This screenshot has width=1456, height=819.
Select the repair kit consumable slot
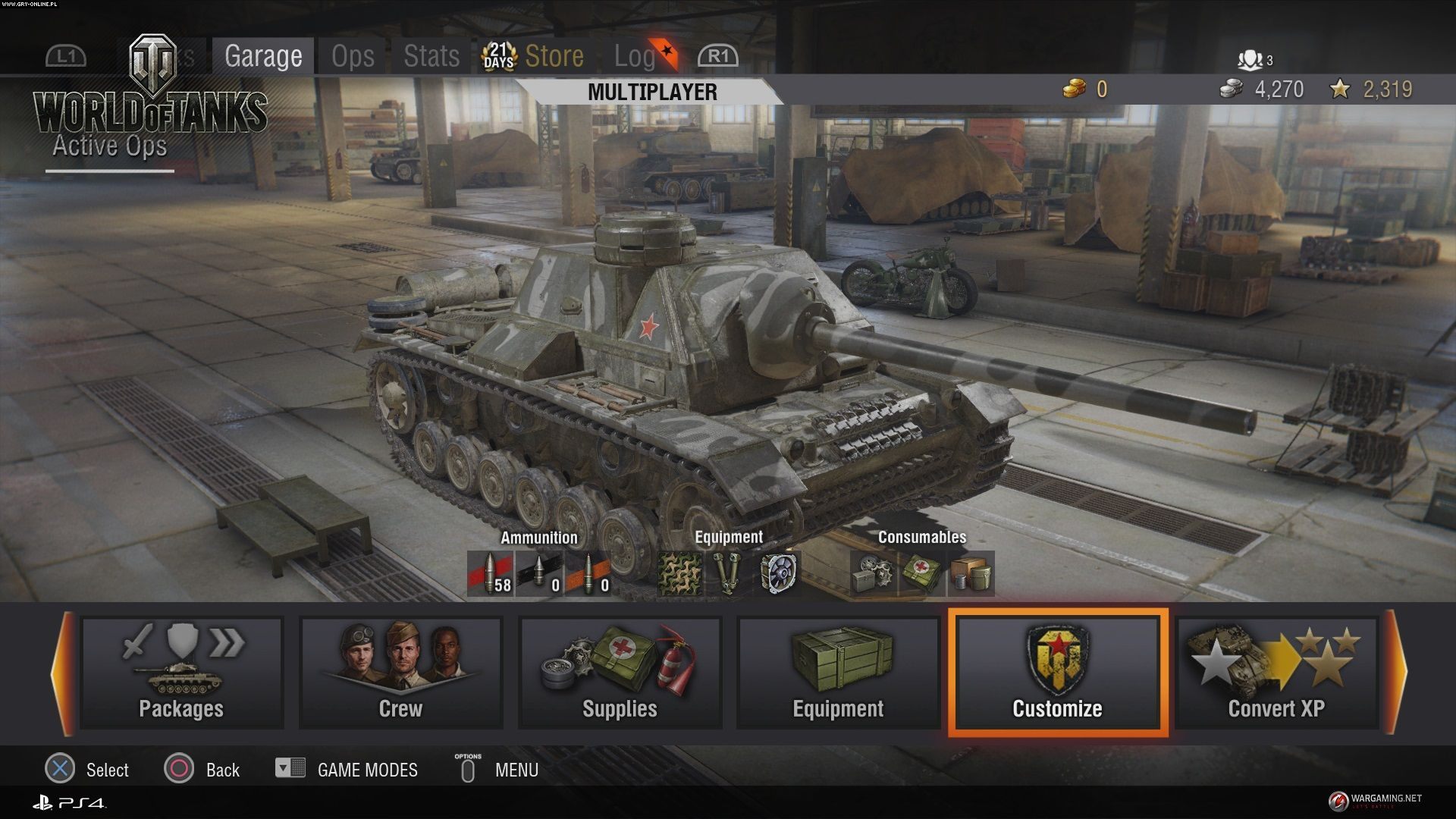(x=873, y=574)
